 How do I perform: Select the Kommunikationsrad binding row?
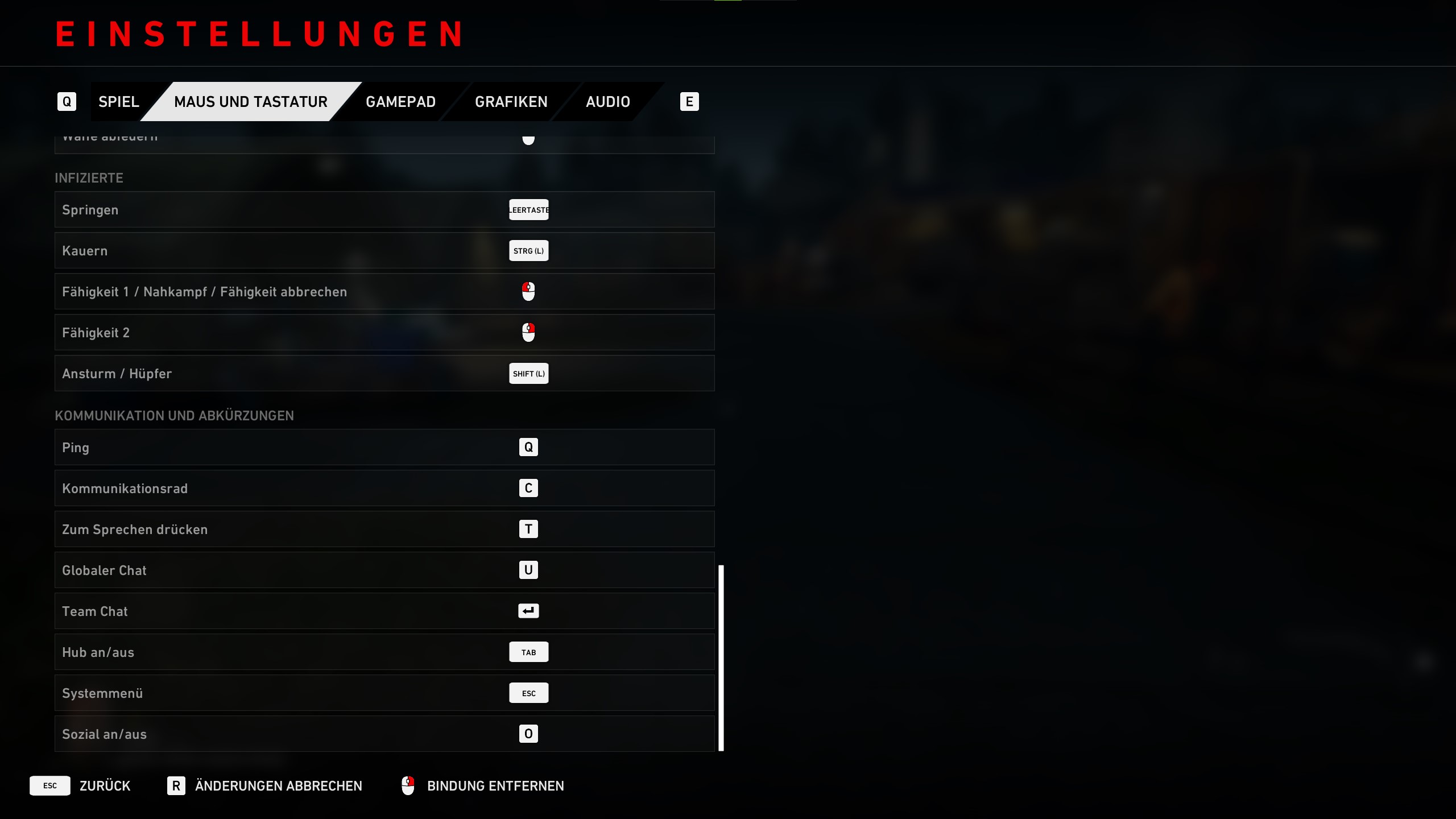(384, 489)
